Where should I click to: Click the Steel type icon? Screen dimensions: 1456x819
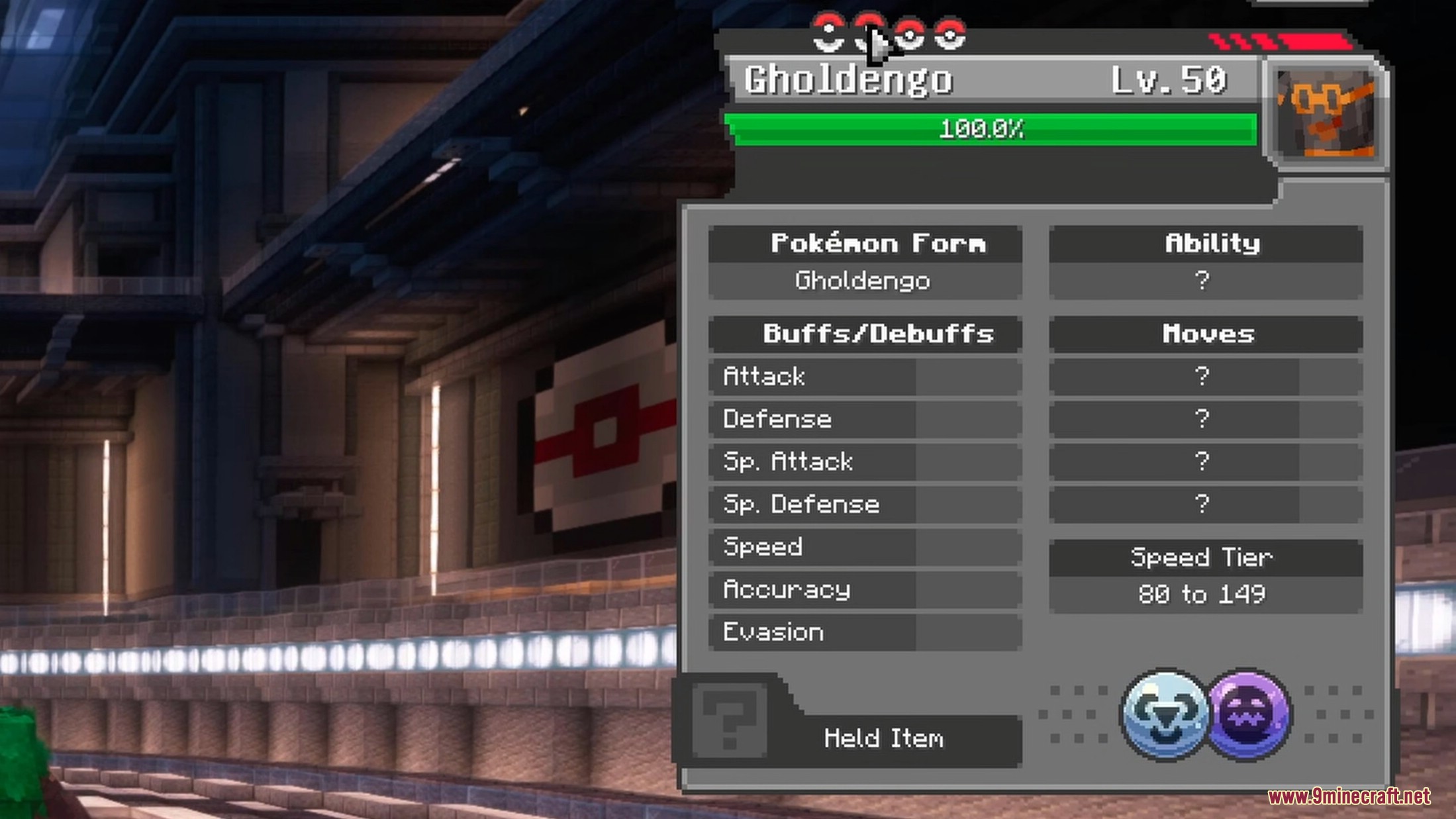pos(1166,714)
